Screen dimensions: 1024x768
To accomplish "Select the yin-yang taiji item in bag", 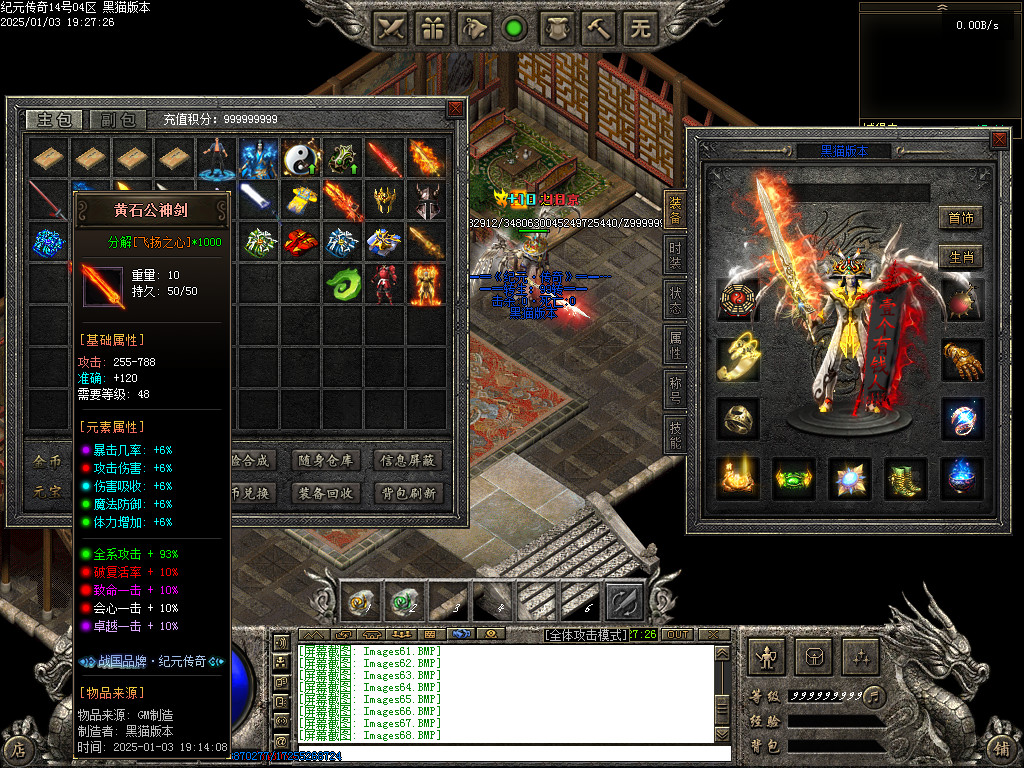I will 299,158.
